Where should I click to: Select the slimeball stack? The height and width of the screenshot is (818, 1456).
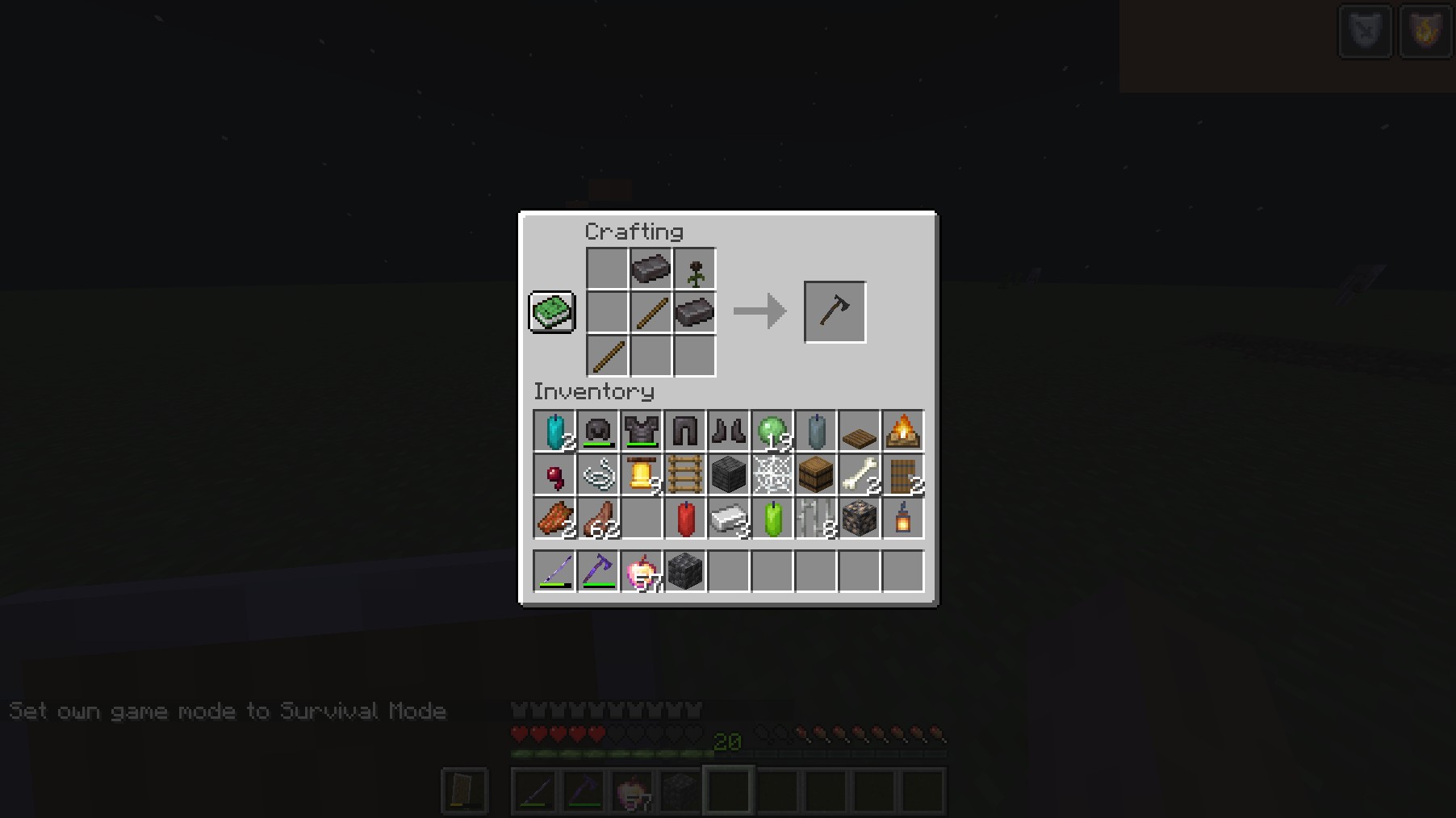[x=772, y=432]
